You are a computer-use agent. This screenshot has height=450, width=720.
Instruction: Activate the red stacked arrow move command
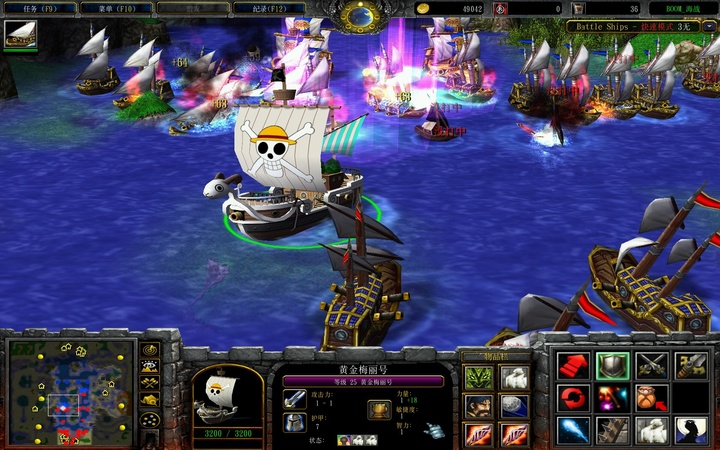click(572, 366)
